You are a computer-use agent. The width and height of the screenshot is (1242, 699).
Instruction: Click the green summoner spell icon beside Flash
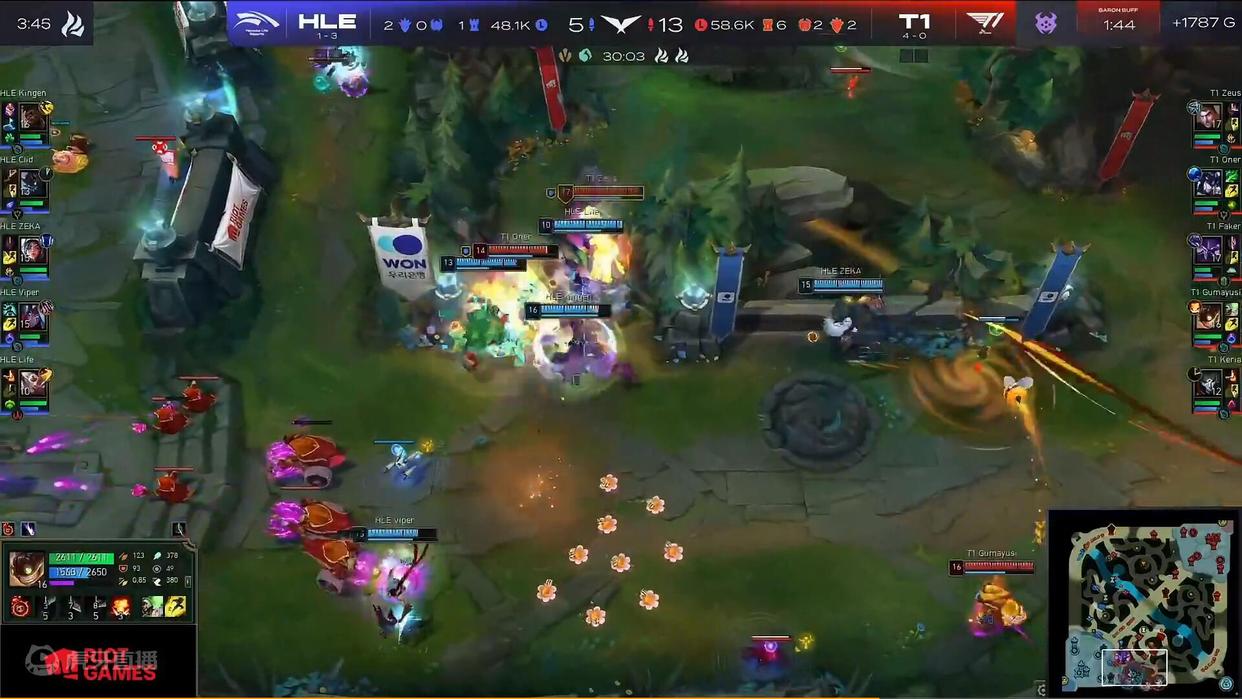152,606
